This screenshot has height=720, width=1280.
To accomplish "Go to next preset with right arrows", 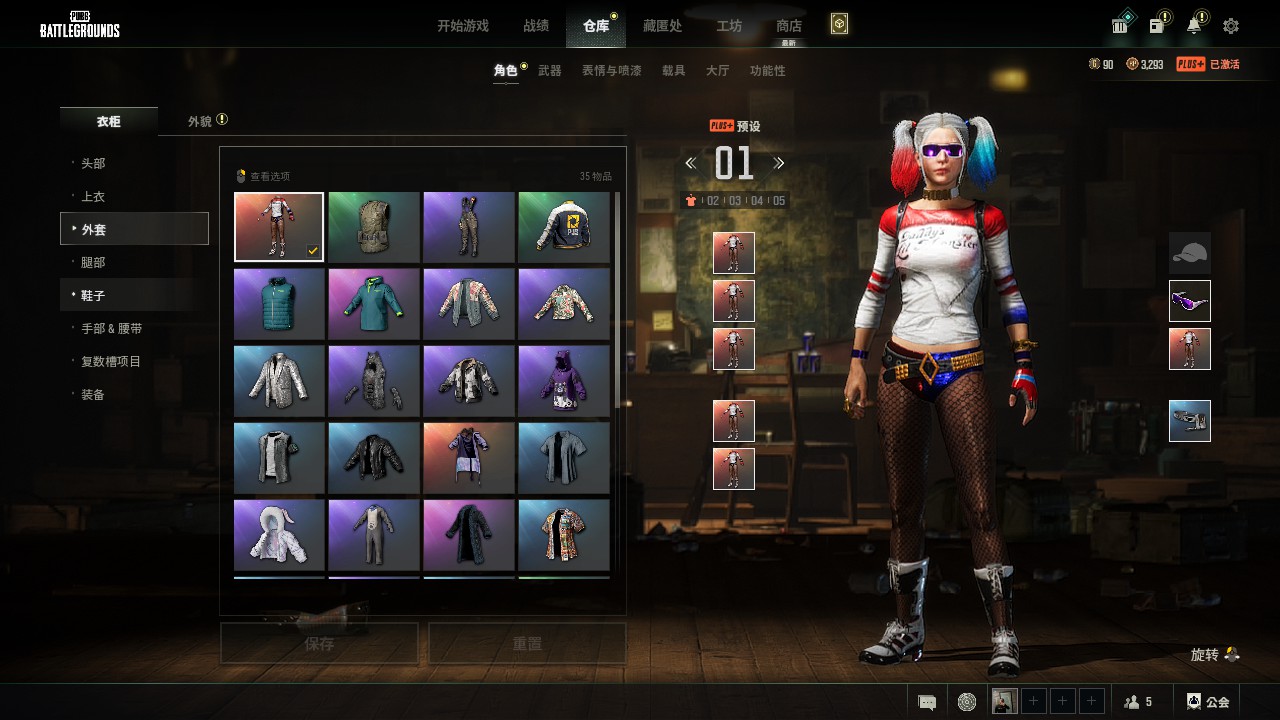I will tap(779, 163).
